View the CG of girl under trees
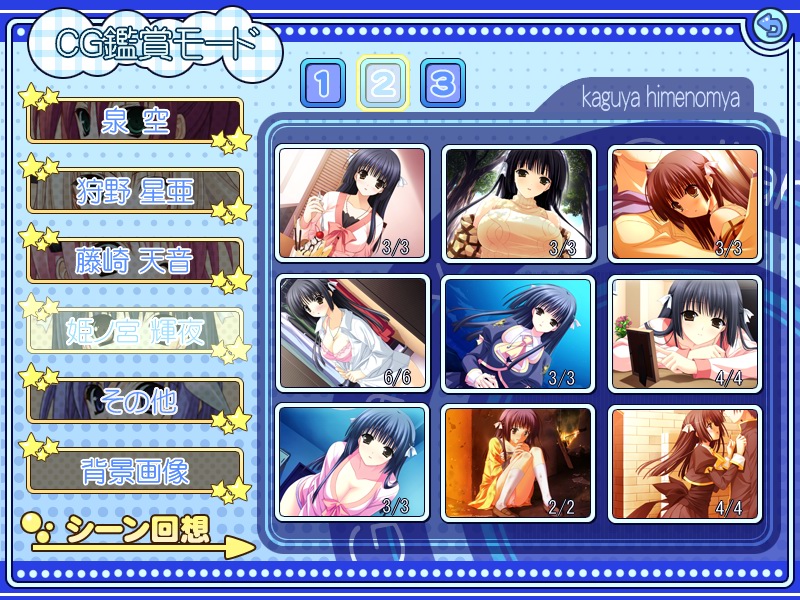The image size is (800, 600). click(x=519, y=203)
